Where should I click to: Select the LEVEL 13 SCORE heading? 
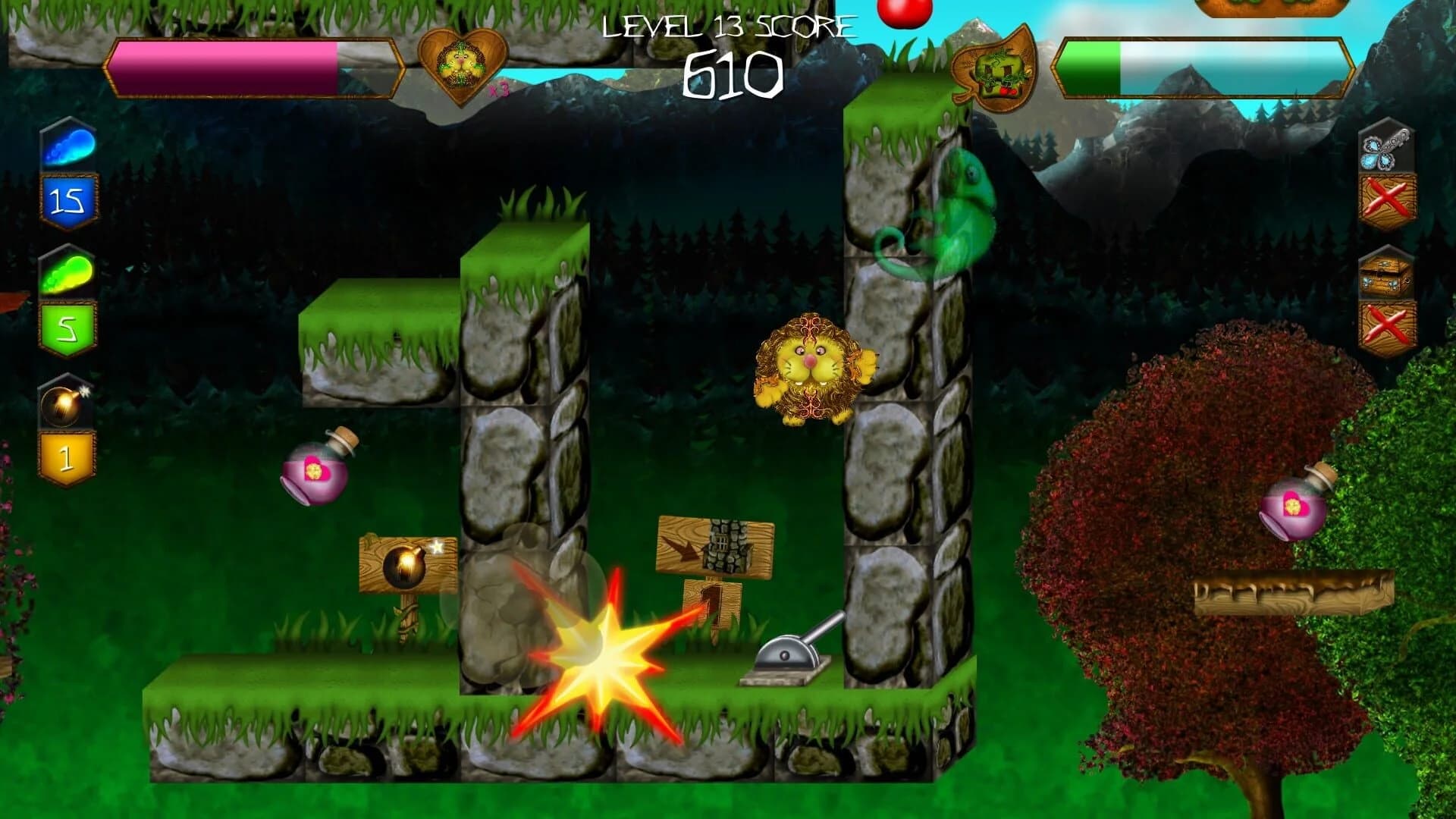click(728, 27)
